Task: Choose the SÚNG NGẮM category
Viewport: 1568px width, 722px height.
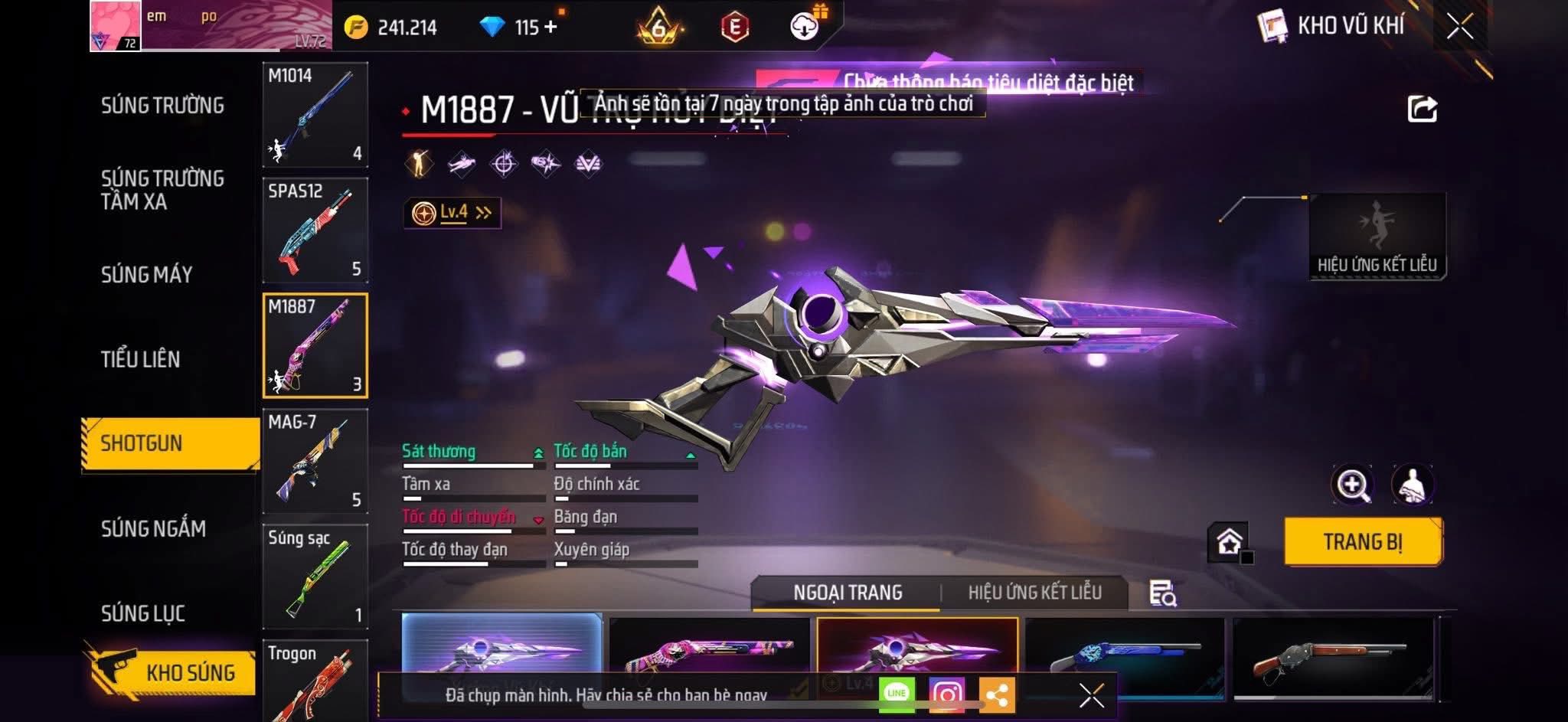Action: (153, 528)
